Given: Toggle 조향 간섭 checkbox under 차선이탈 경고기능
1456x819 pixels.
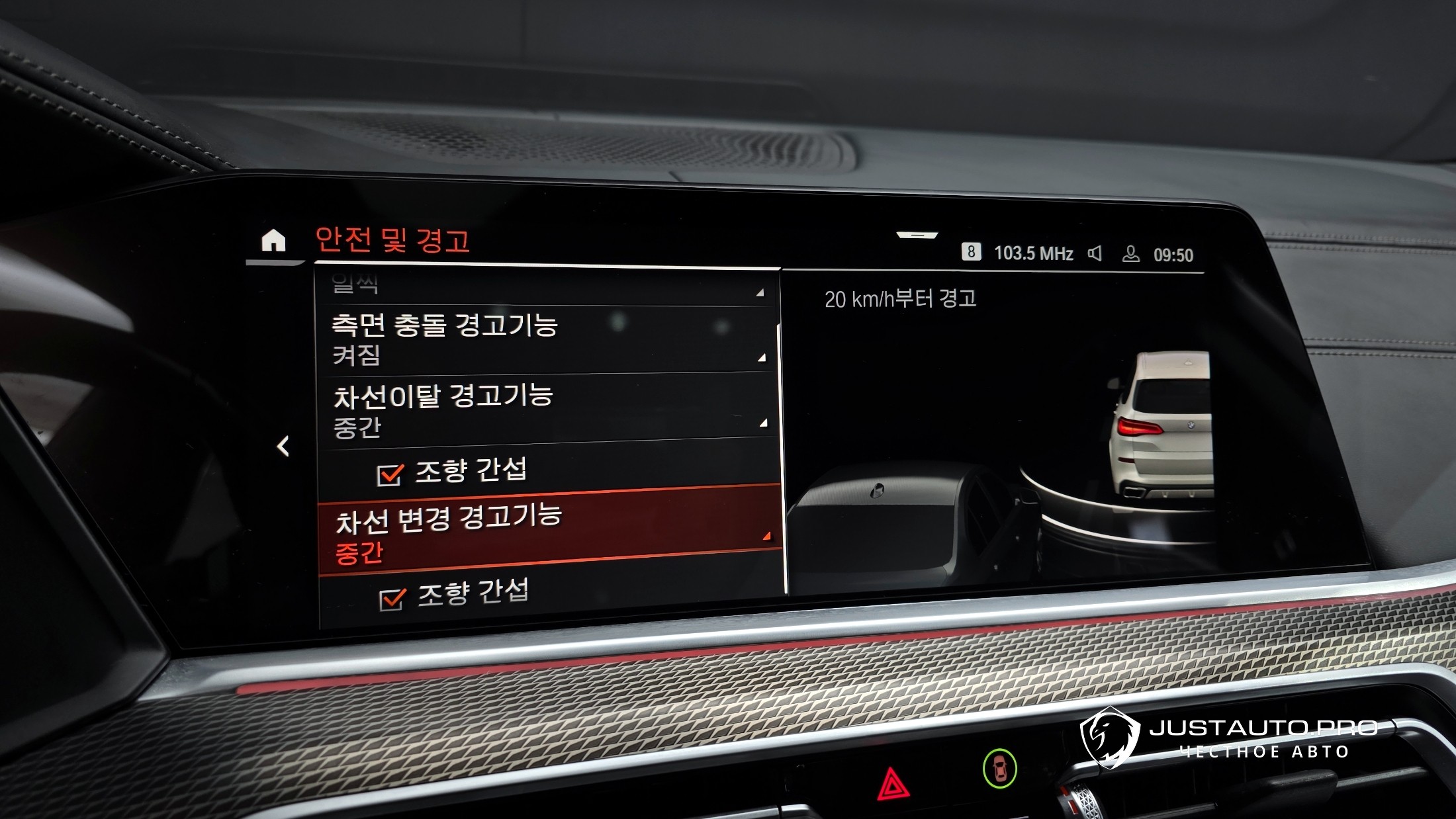Looking at the screenshot, I should 390,474.
